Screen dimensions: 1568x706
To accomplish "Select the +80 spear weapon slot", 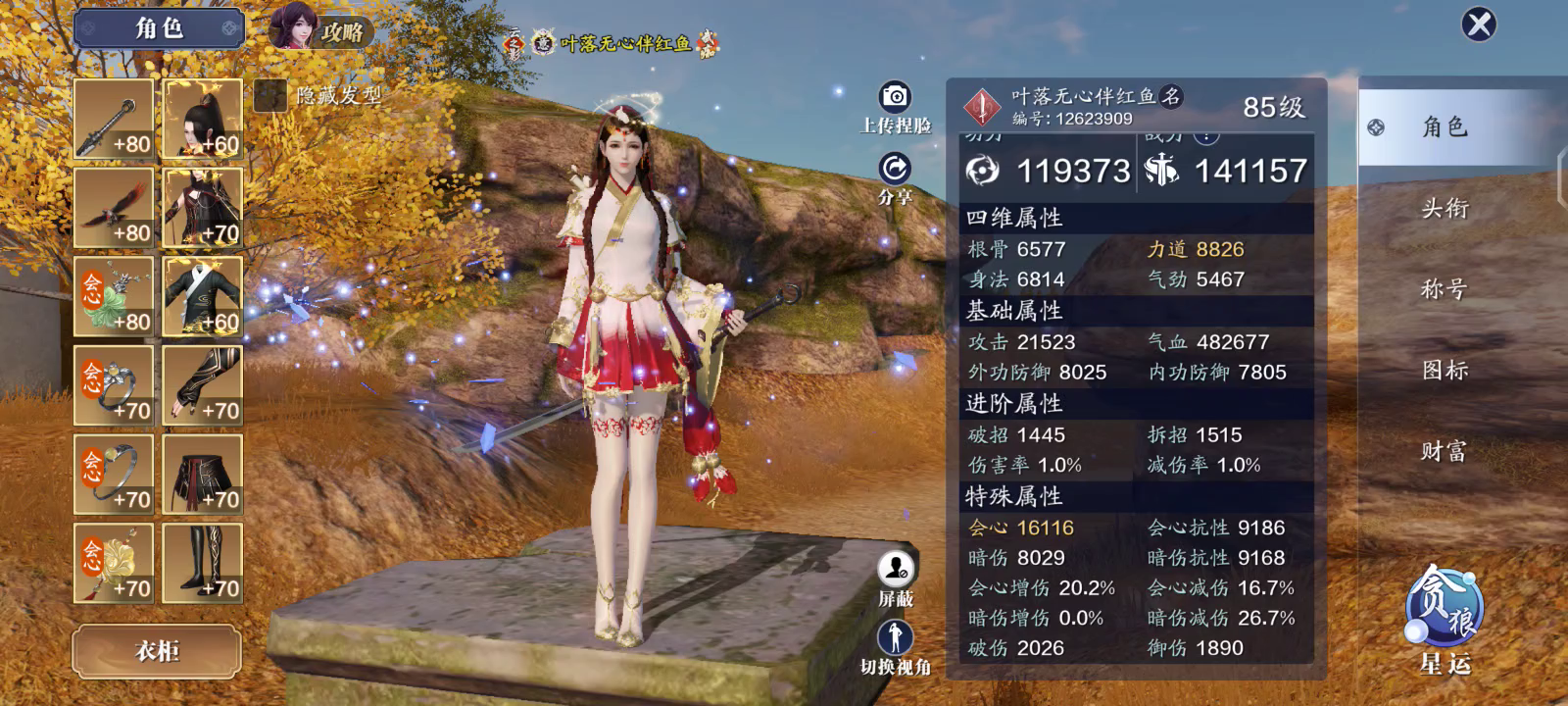I will click(114, 120).
